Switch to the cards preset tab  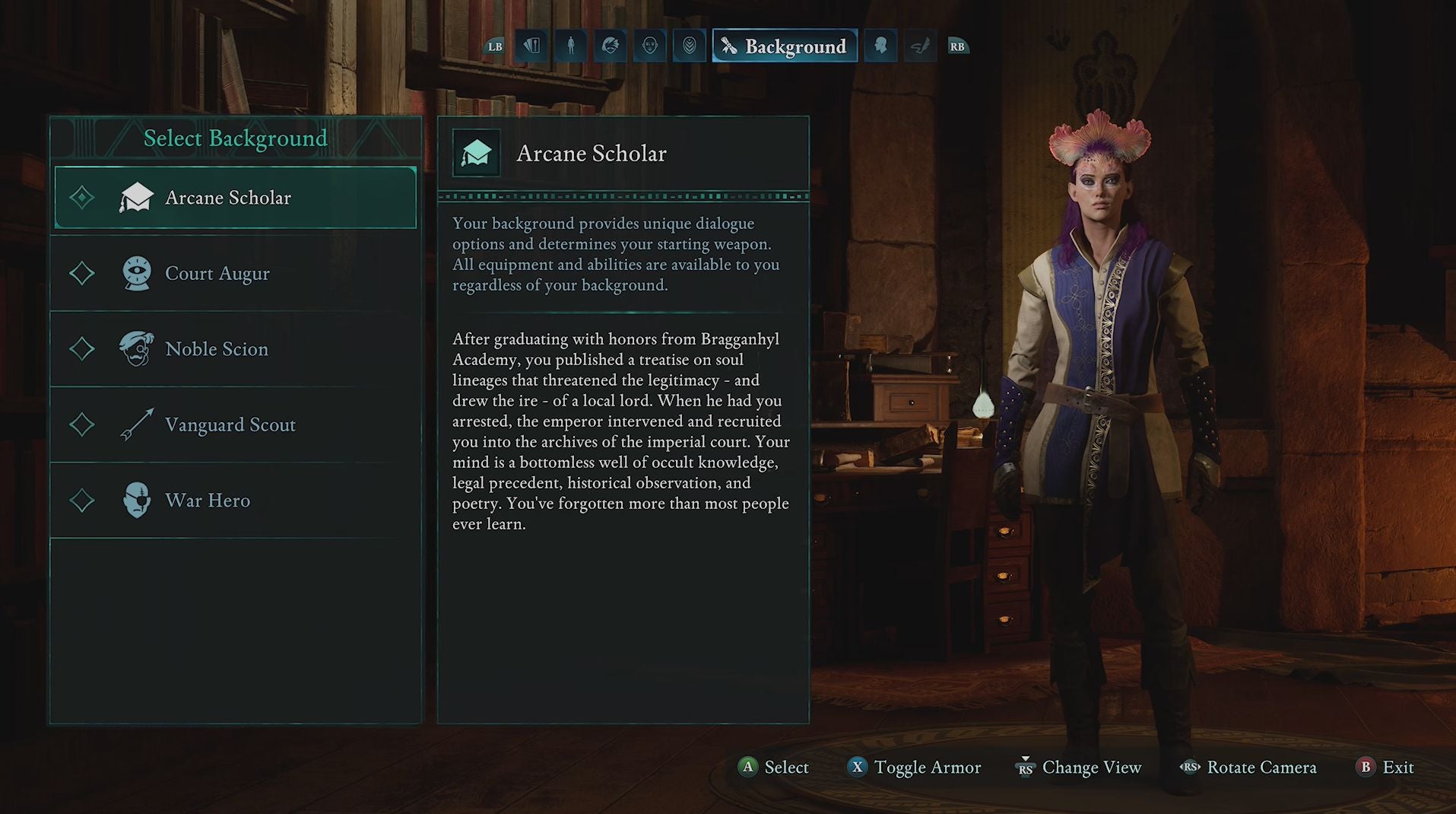(x=531, y=46)
